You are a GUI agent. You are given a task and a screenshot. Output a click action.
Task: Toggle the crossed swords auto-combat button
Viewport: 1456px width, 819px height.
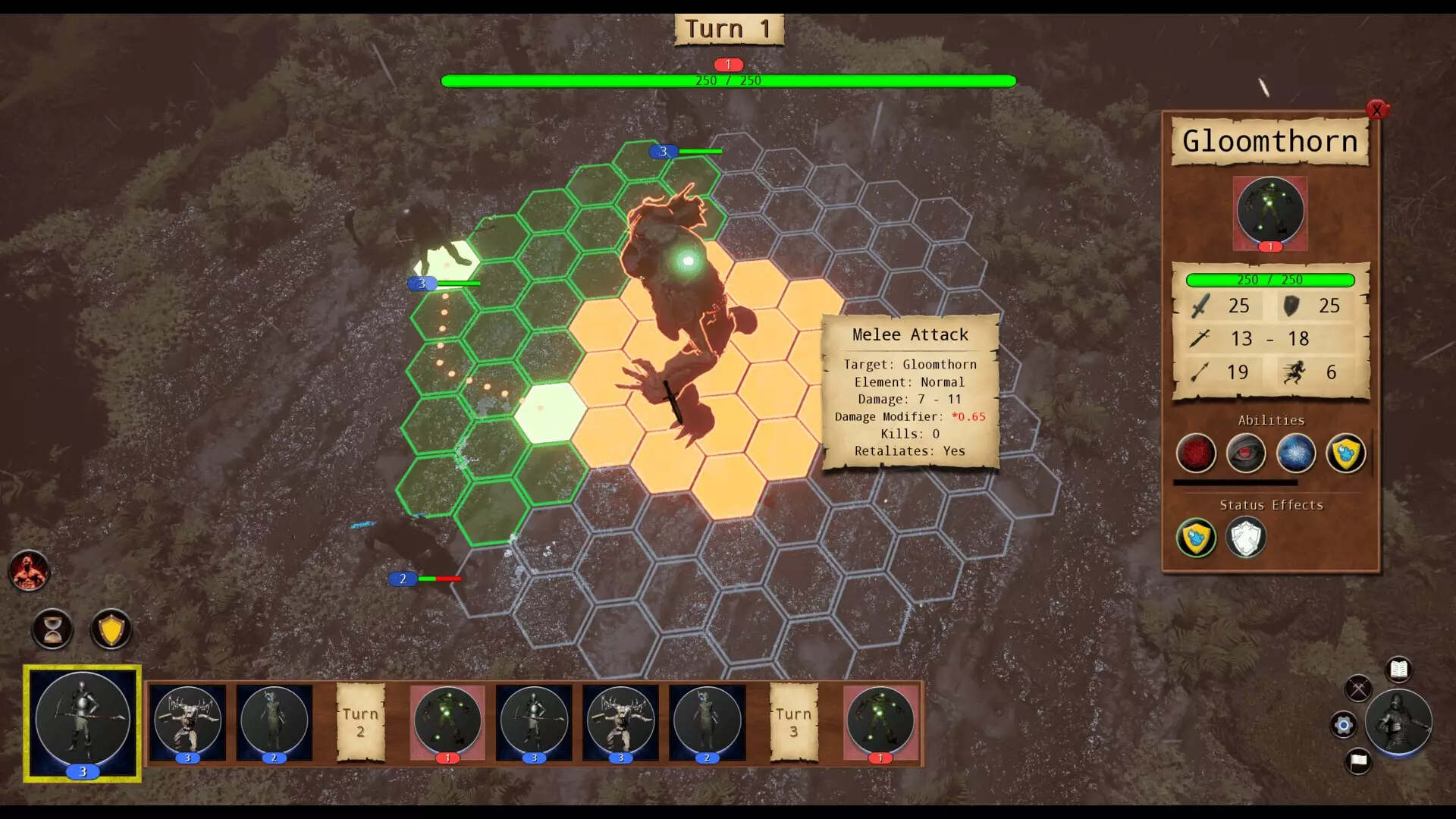click(x=1358, y=689)
